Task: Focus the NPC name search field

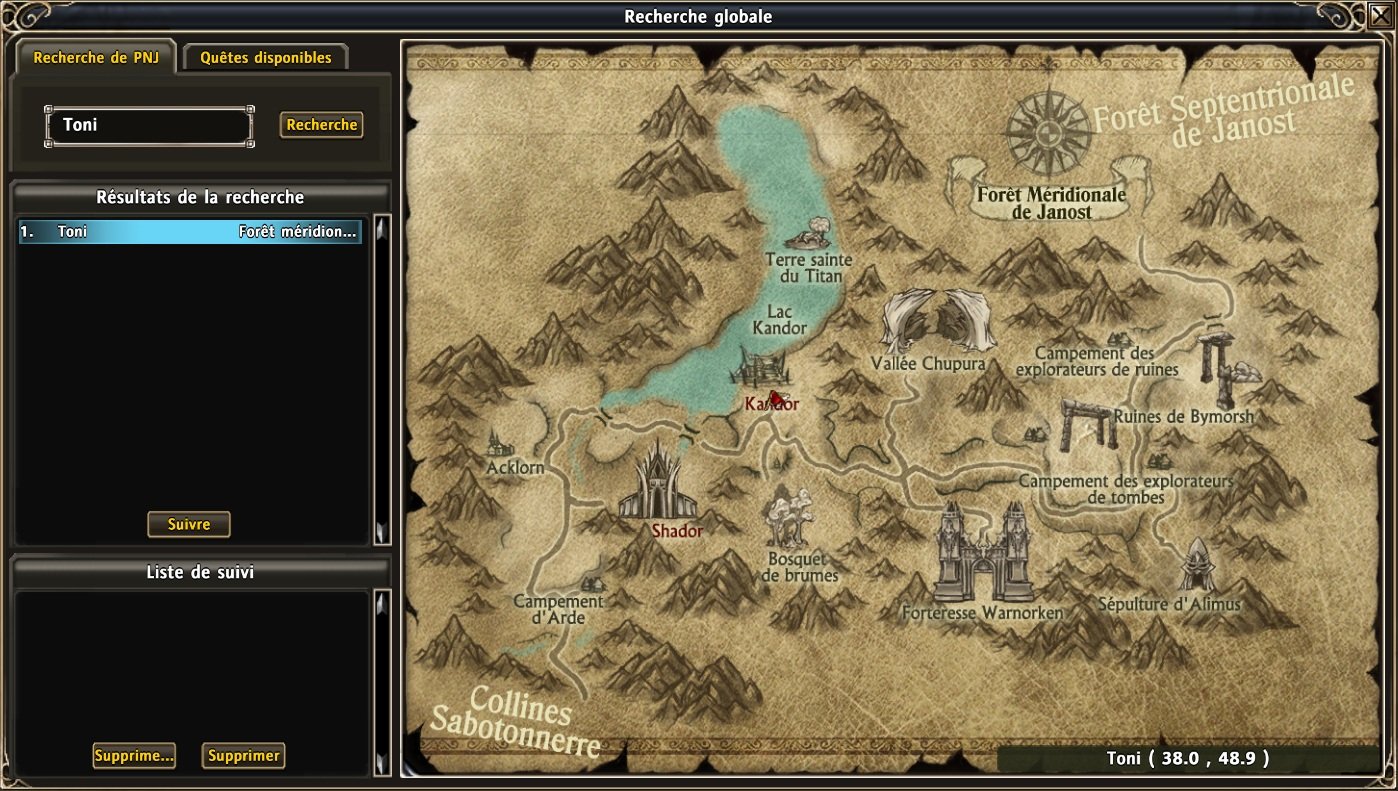Action: [x=149, y=126]
